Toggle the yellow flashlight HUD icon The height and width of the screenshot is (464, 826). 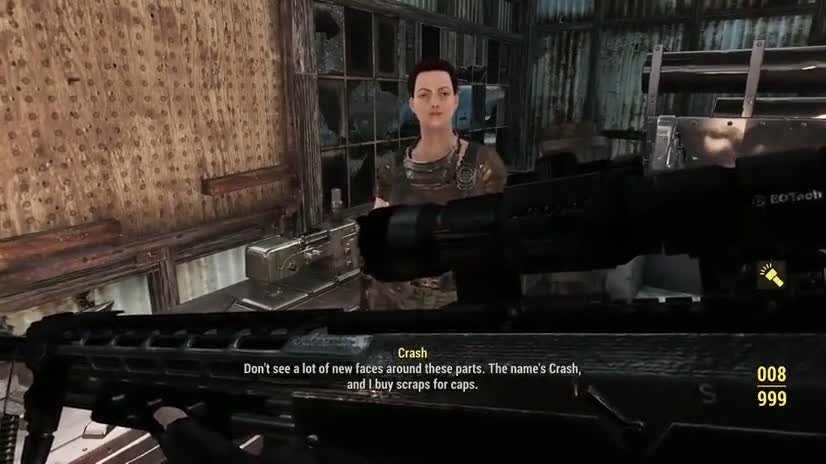point(771,275)
